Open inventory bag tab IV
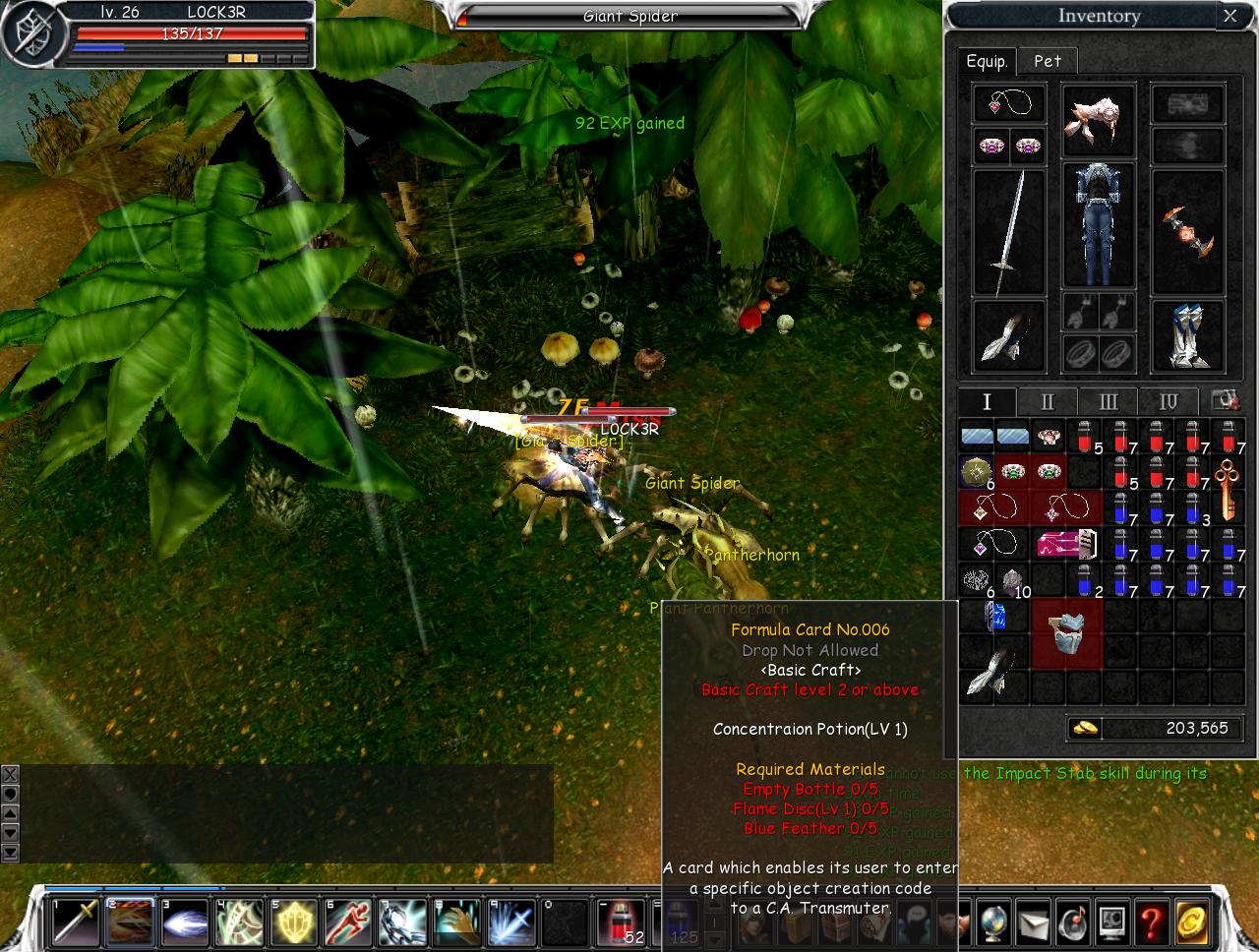 (1168, 401)
